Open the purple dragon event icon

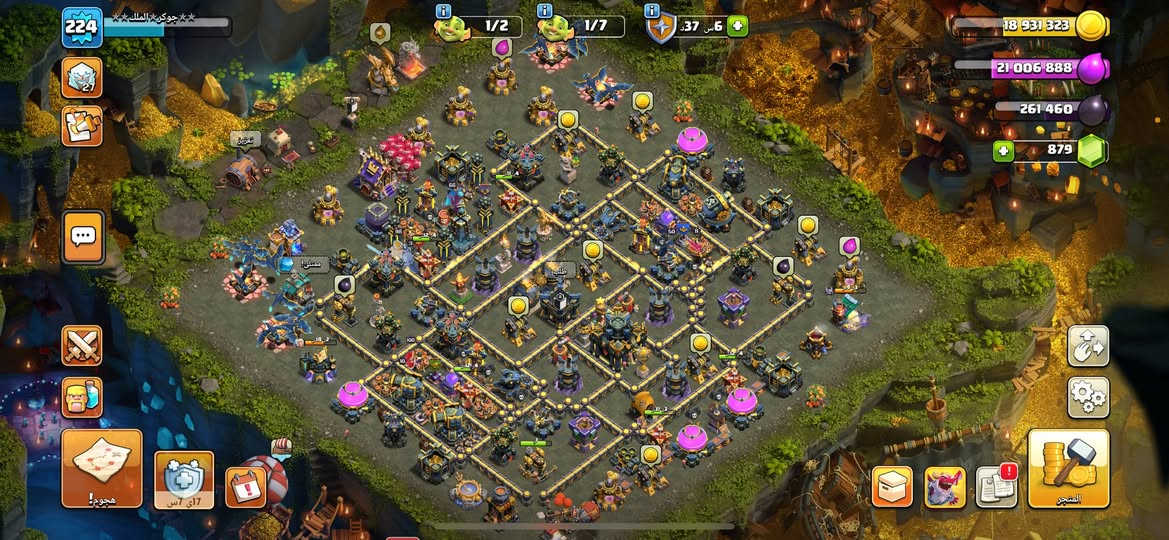point(945,487)
